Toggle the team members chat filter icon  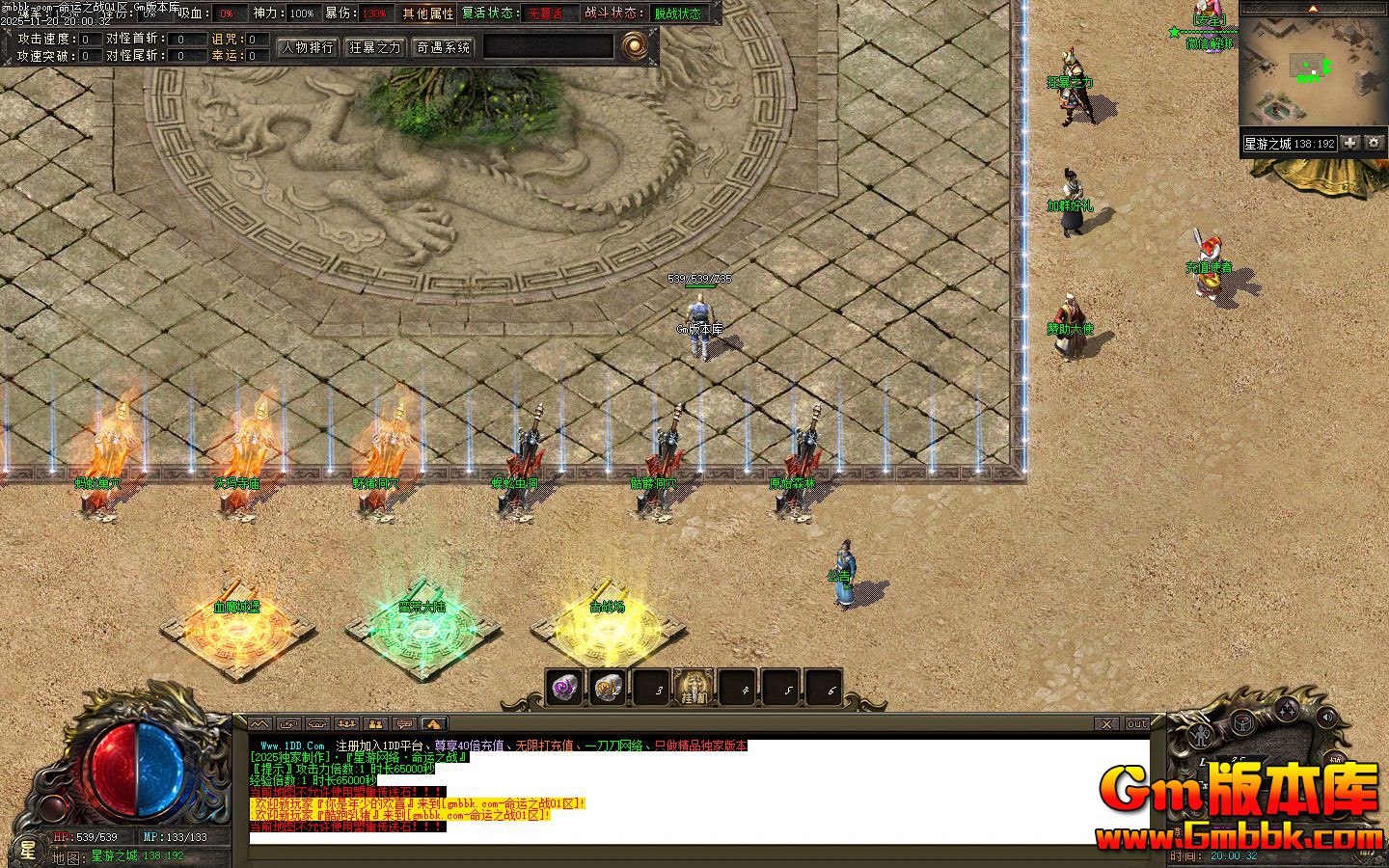(x=347, y=723)
